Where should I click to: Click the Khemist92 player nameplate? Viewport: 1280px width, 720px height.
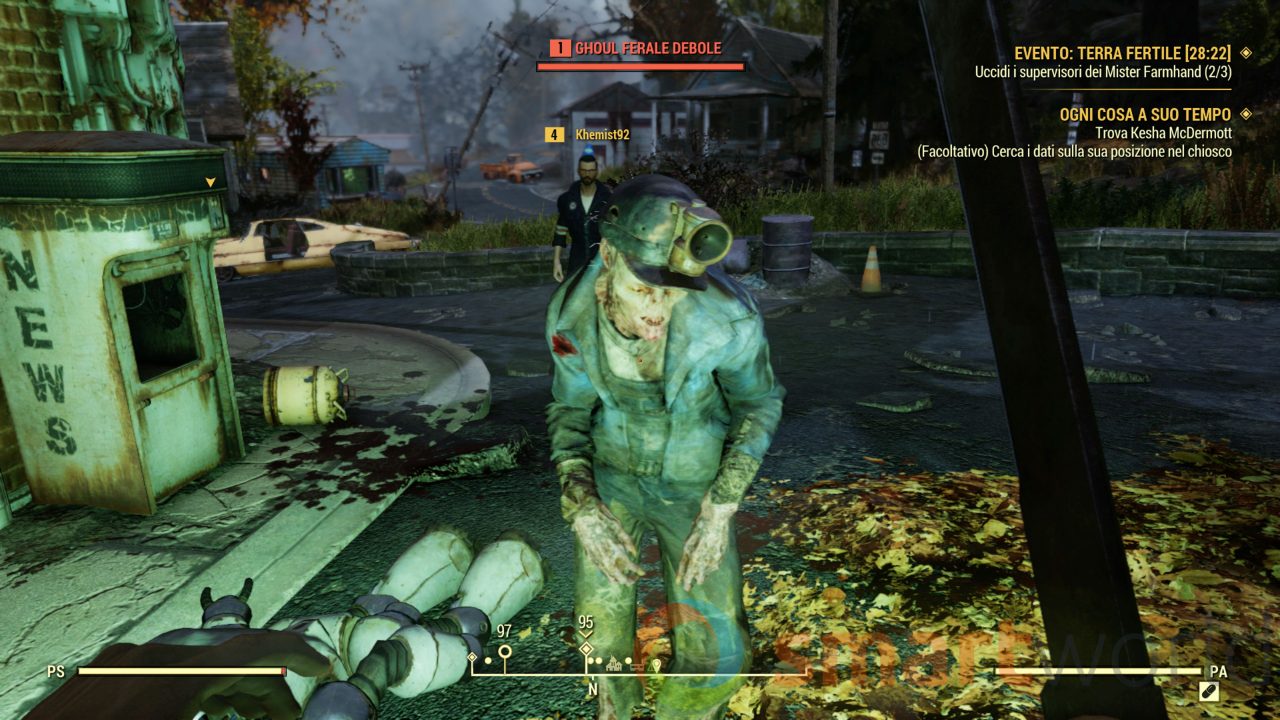602,134
